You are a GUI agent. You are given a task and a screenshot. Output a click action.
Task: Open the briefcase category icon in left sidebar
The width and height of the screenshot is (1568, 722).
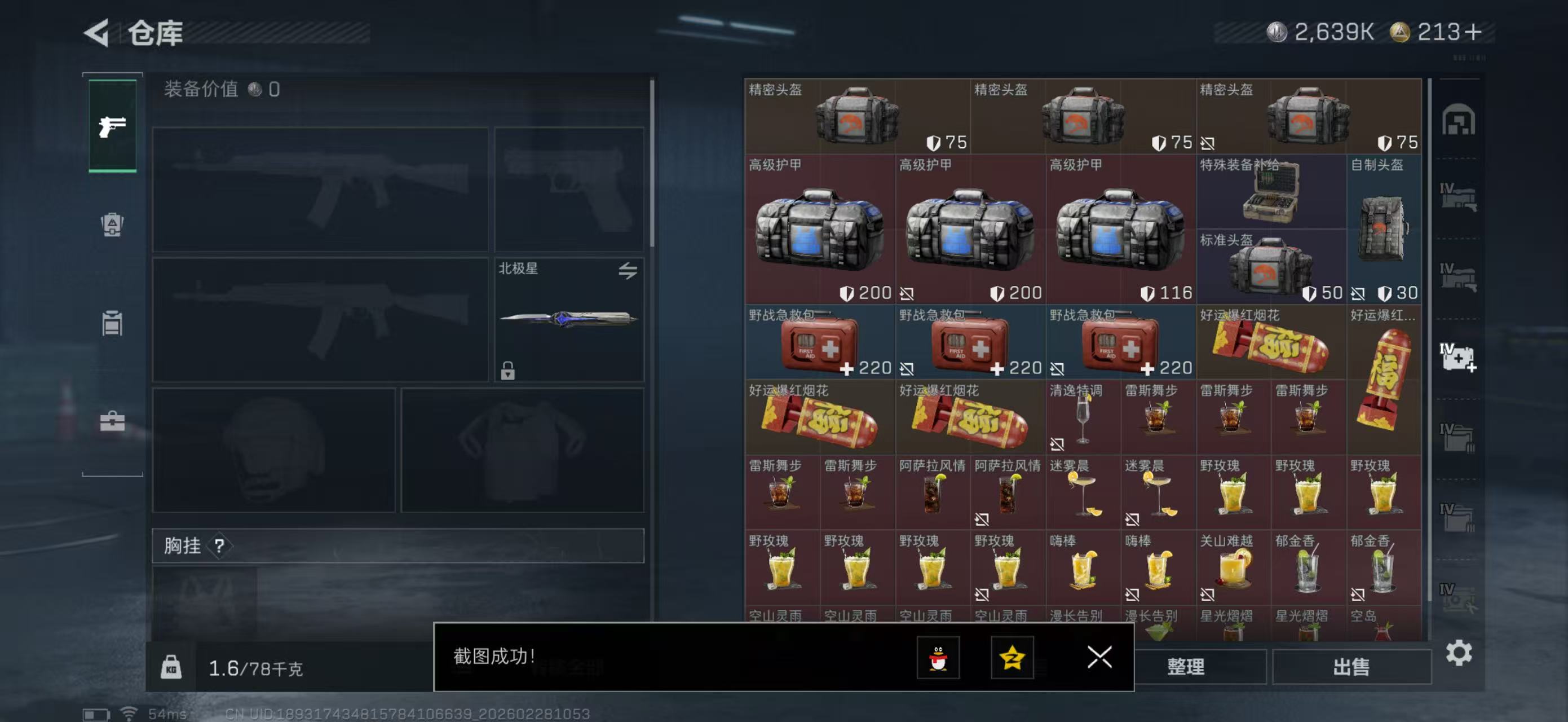(x=112, y=422)
